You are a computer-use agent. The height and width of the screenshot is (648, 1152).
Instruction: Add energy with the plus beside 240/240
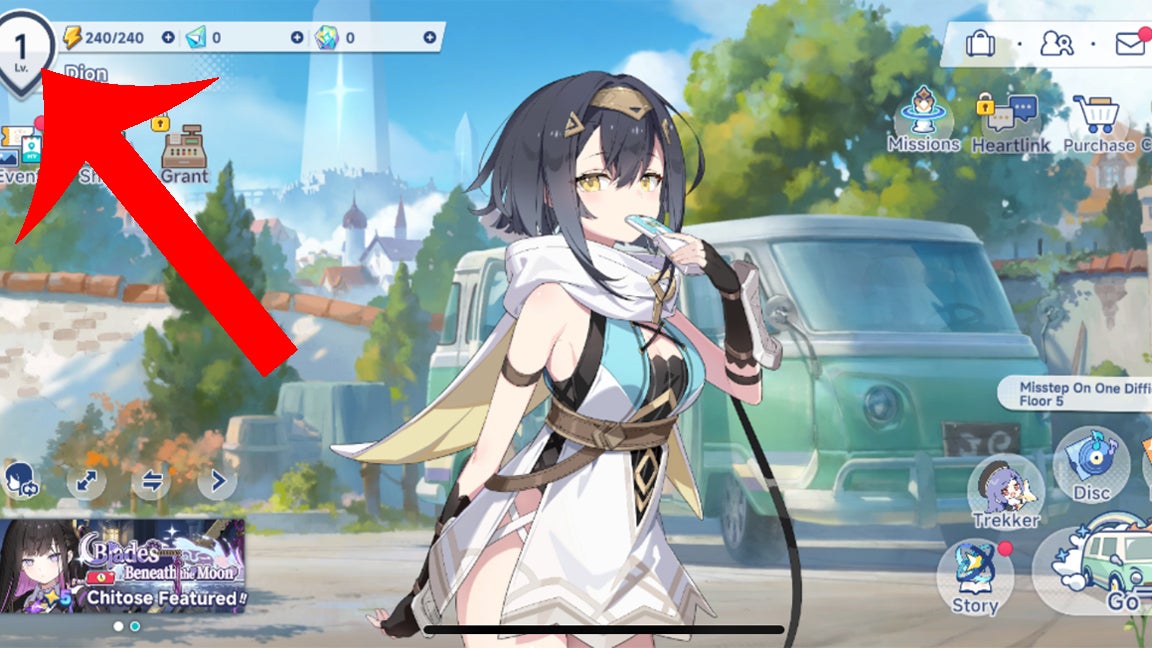(x=168, y=38)
